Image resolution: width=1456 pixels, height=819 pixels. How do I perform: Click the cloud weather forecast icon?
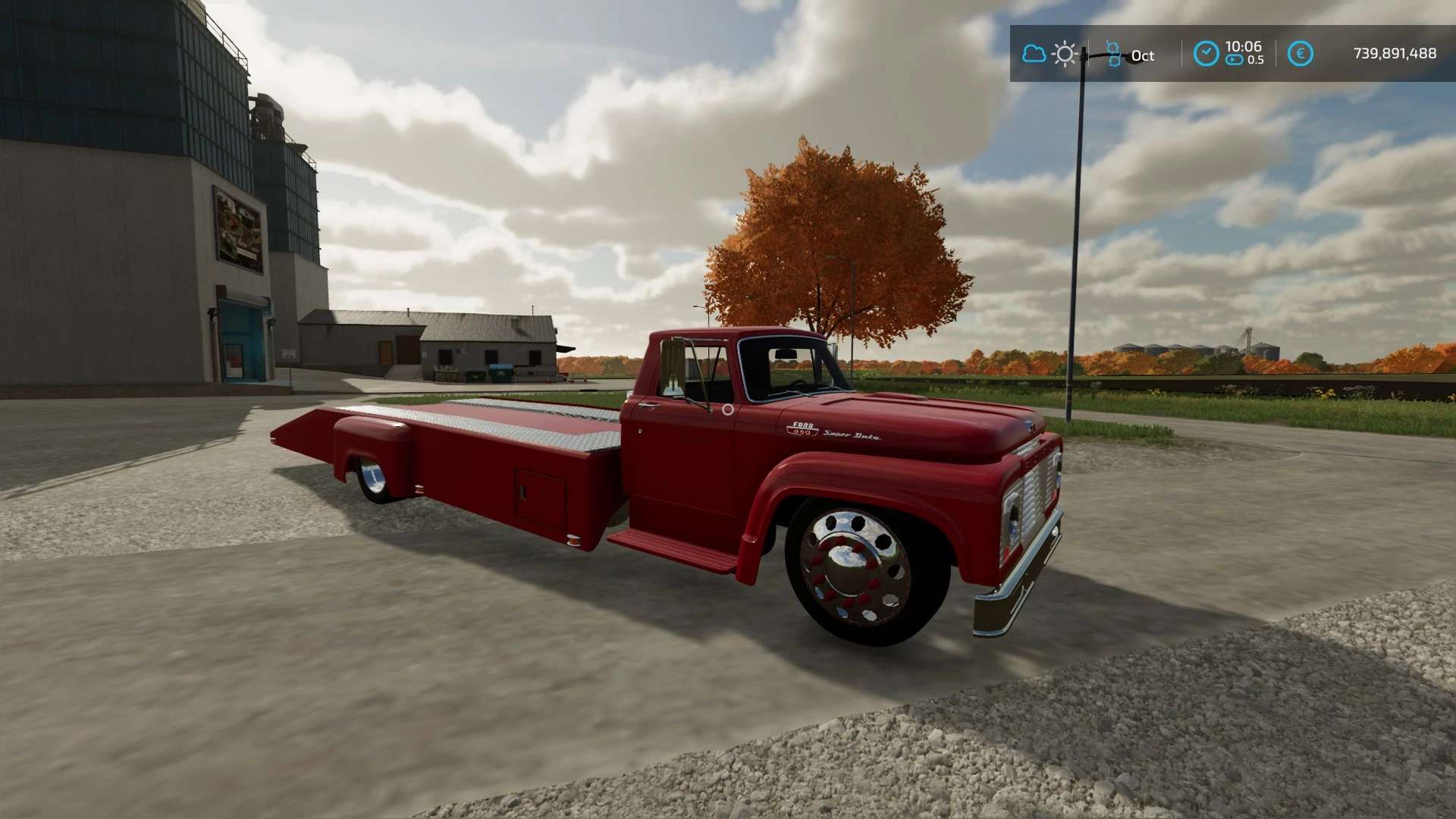[1034, 54]
